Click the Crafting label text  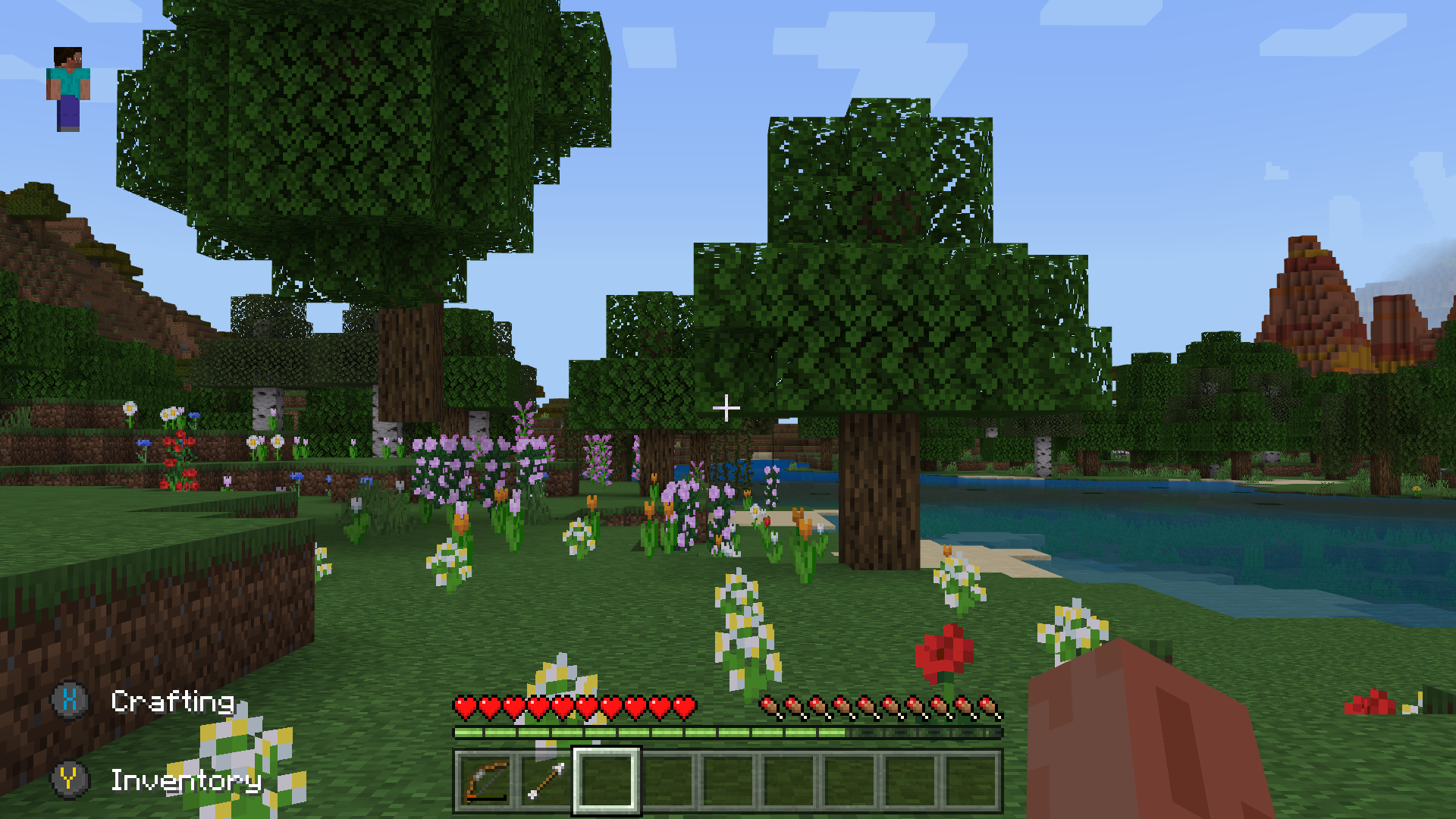point(173,703)
